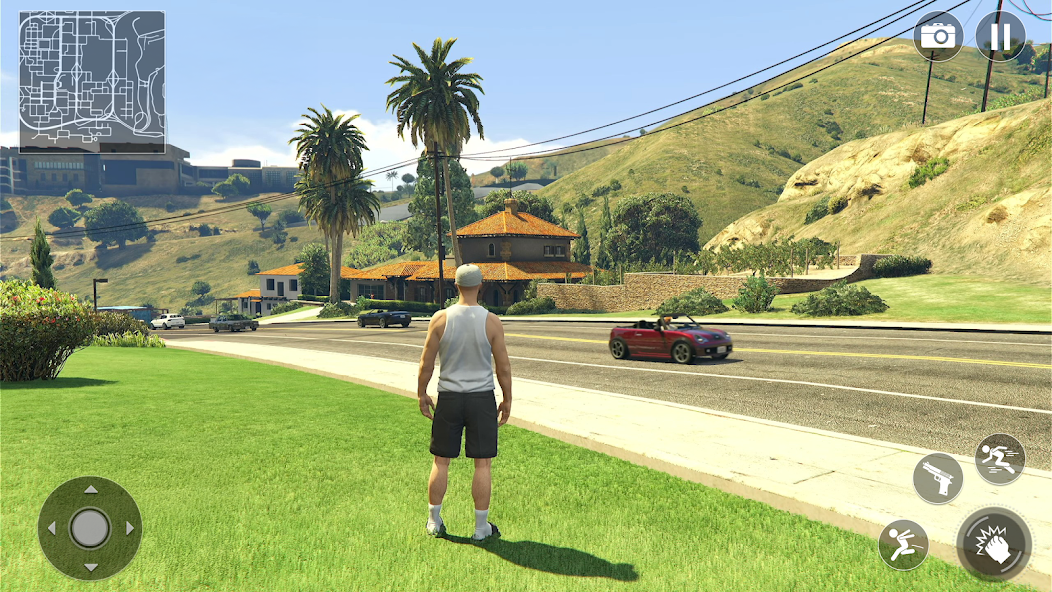Tap the joystick's down arrow
Screen dimensions: 1052x592
click(x=90, y=567)
